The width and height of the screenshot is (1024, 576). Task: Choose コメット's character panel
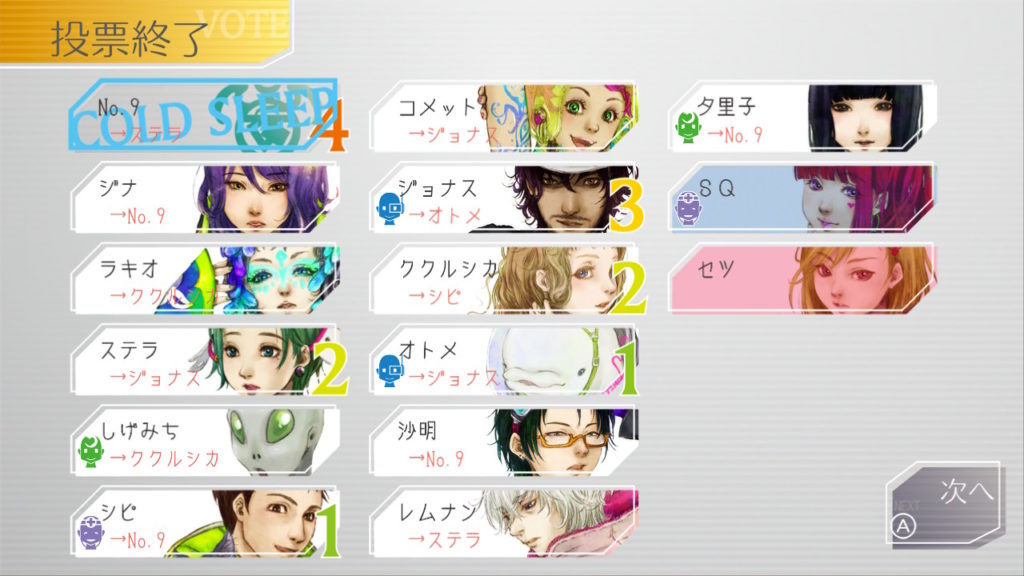tap(503, 118)
